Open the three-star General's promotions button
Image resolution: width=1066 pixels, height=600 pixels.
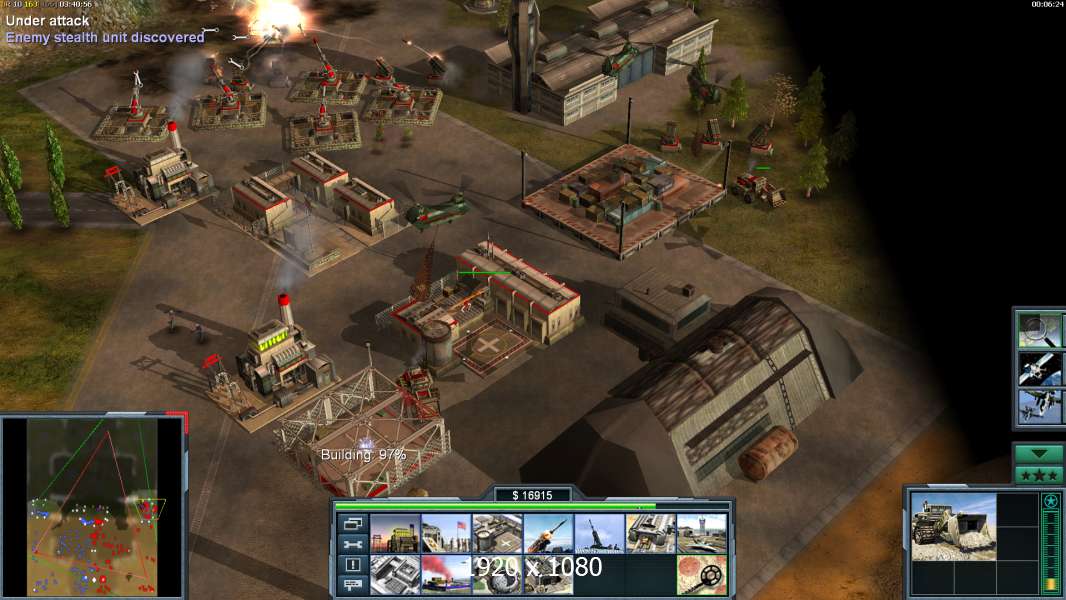point(1039,475)
